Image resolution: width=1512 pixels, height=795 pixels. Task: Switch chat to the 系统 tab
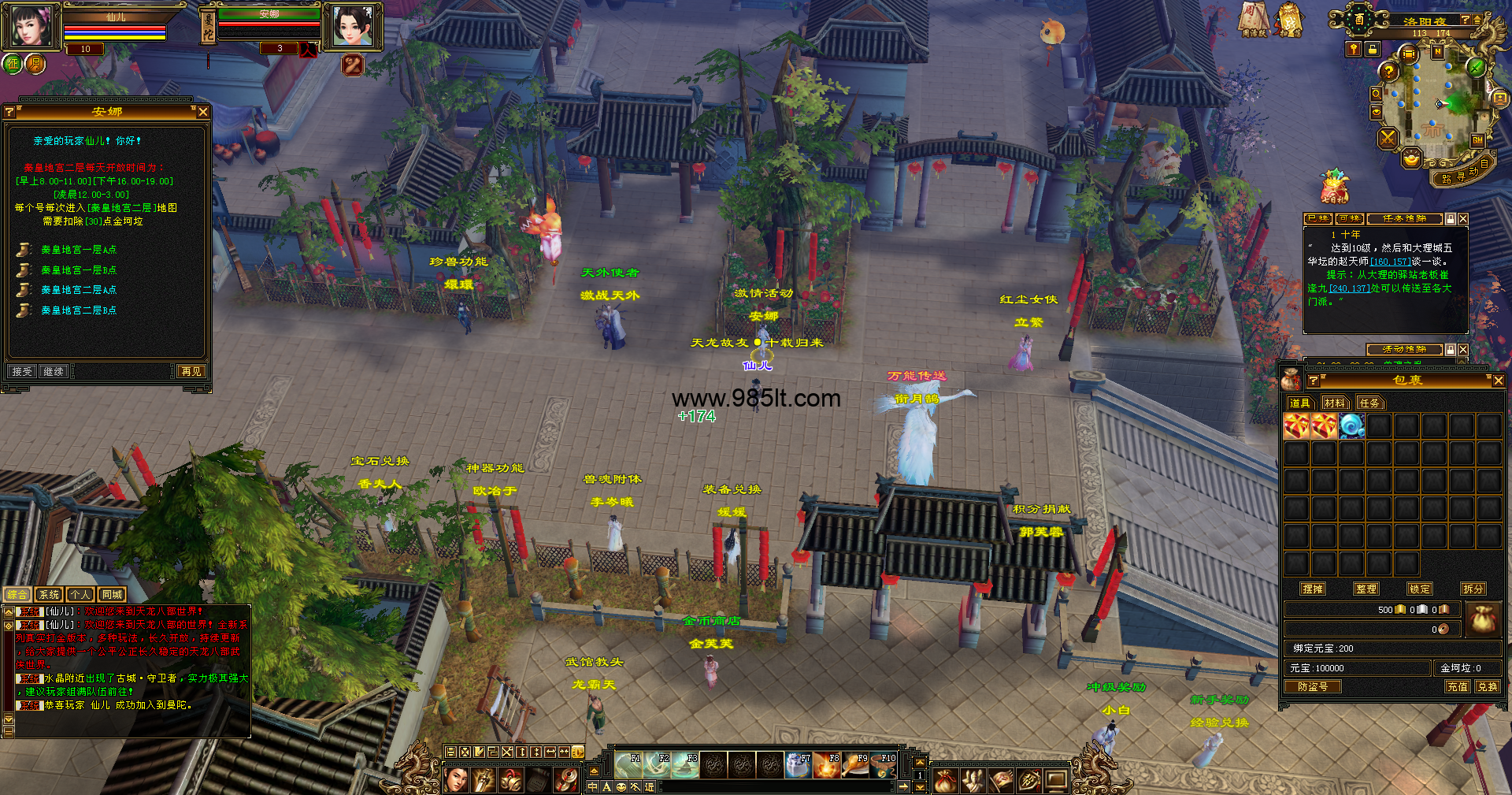49,595
